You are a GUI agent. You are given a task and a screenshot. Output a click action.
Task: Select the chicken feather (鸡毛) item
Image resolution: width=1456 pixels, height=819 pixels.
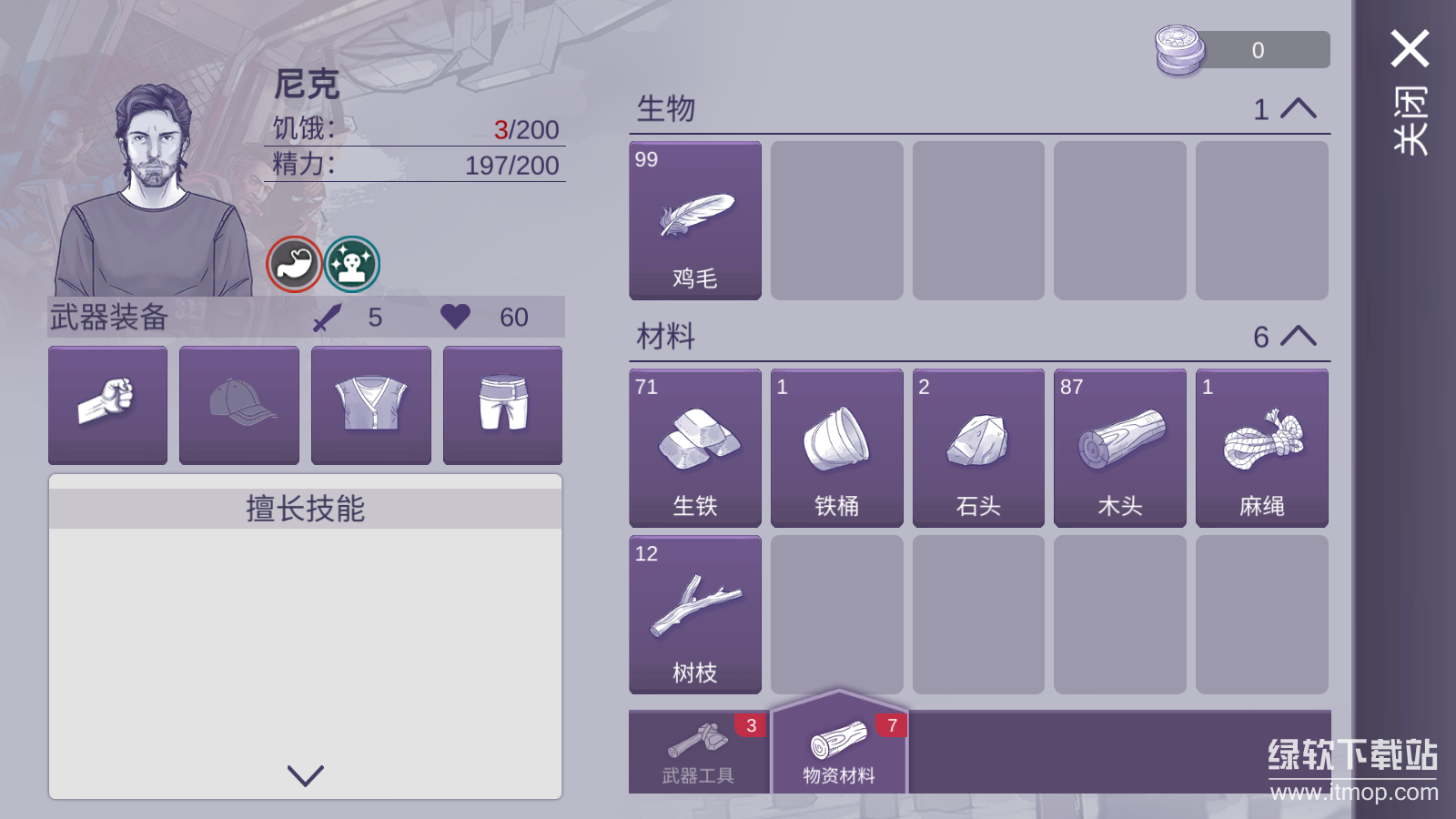point(693,220)
